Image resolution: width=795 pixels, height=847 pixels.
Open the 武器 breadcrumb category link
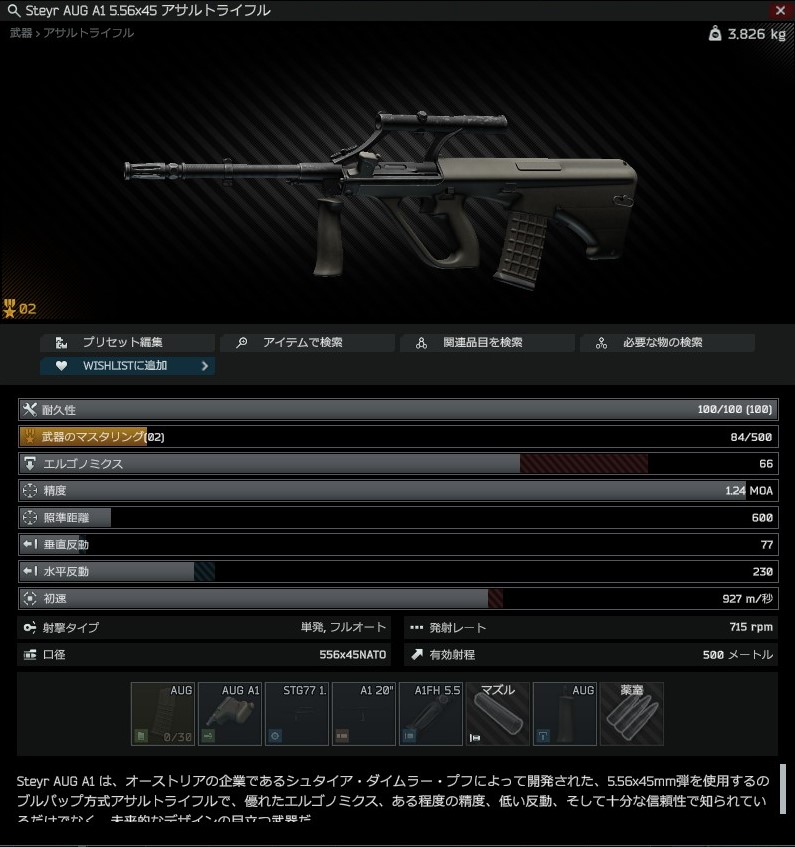pos(20,33)
